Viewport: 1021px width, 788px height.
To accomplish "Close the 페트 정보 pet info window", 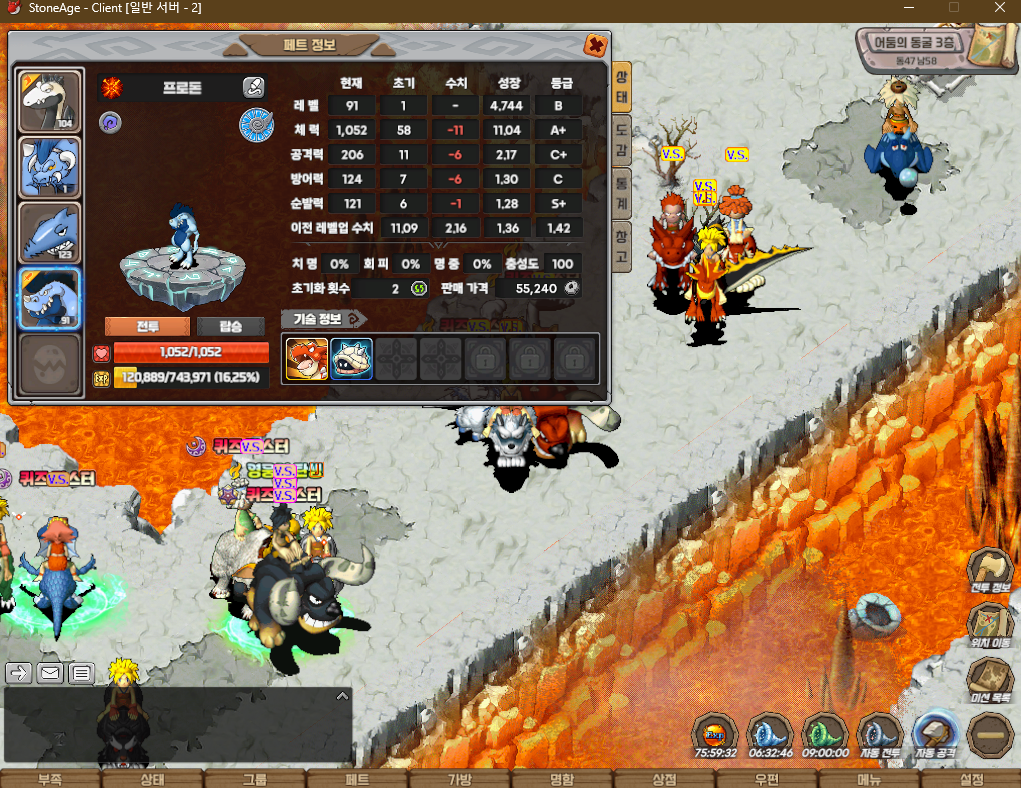I will coord(595,45).
